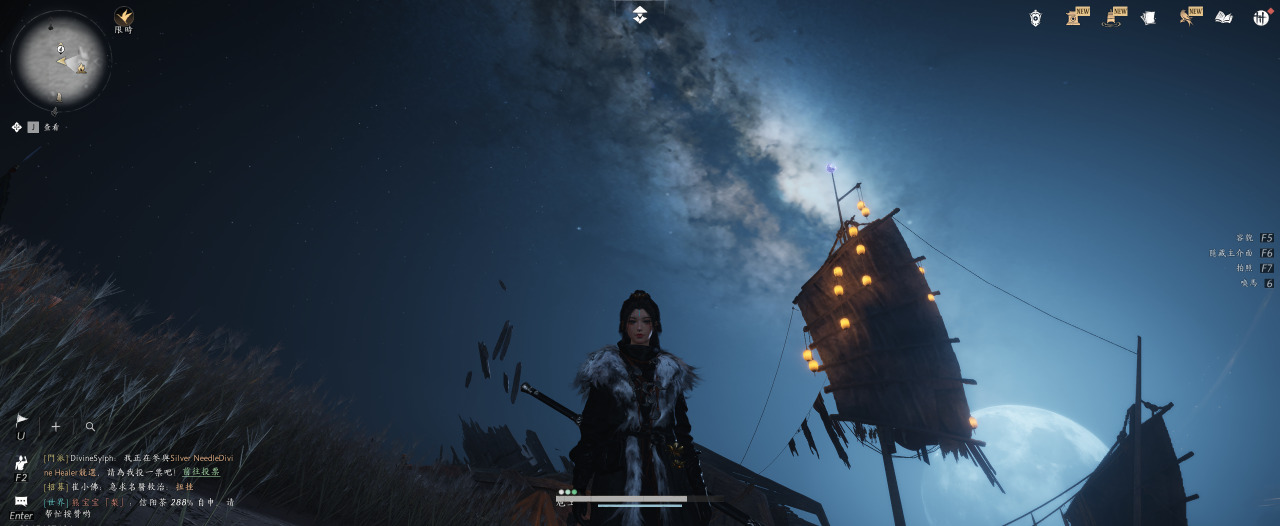The width and height of the screenshot is (1280, 526).
Task: Open the 限時 limited-time event icon
Action: 124,17
